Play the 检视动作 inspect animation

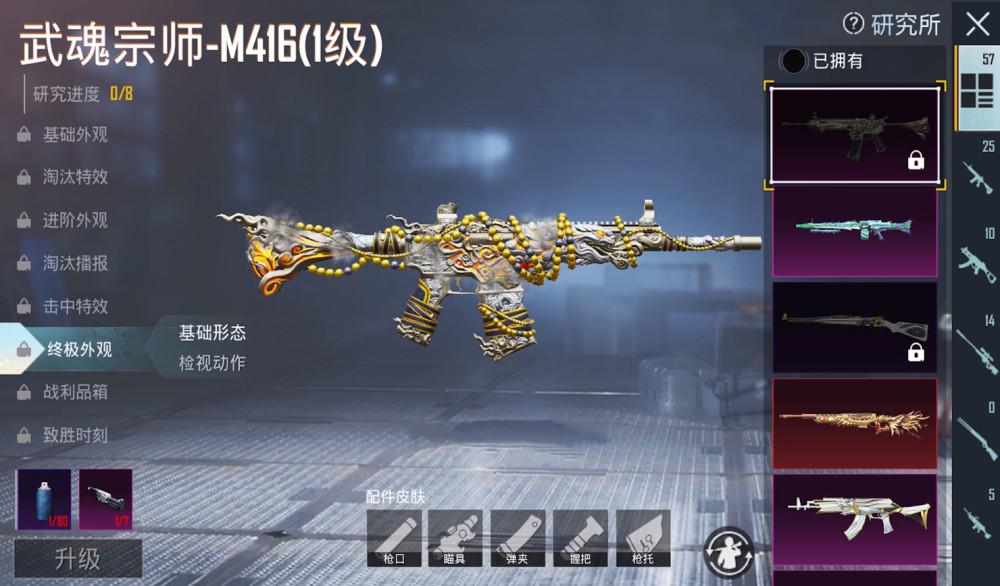[212, 363]
